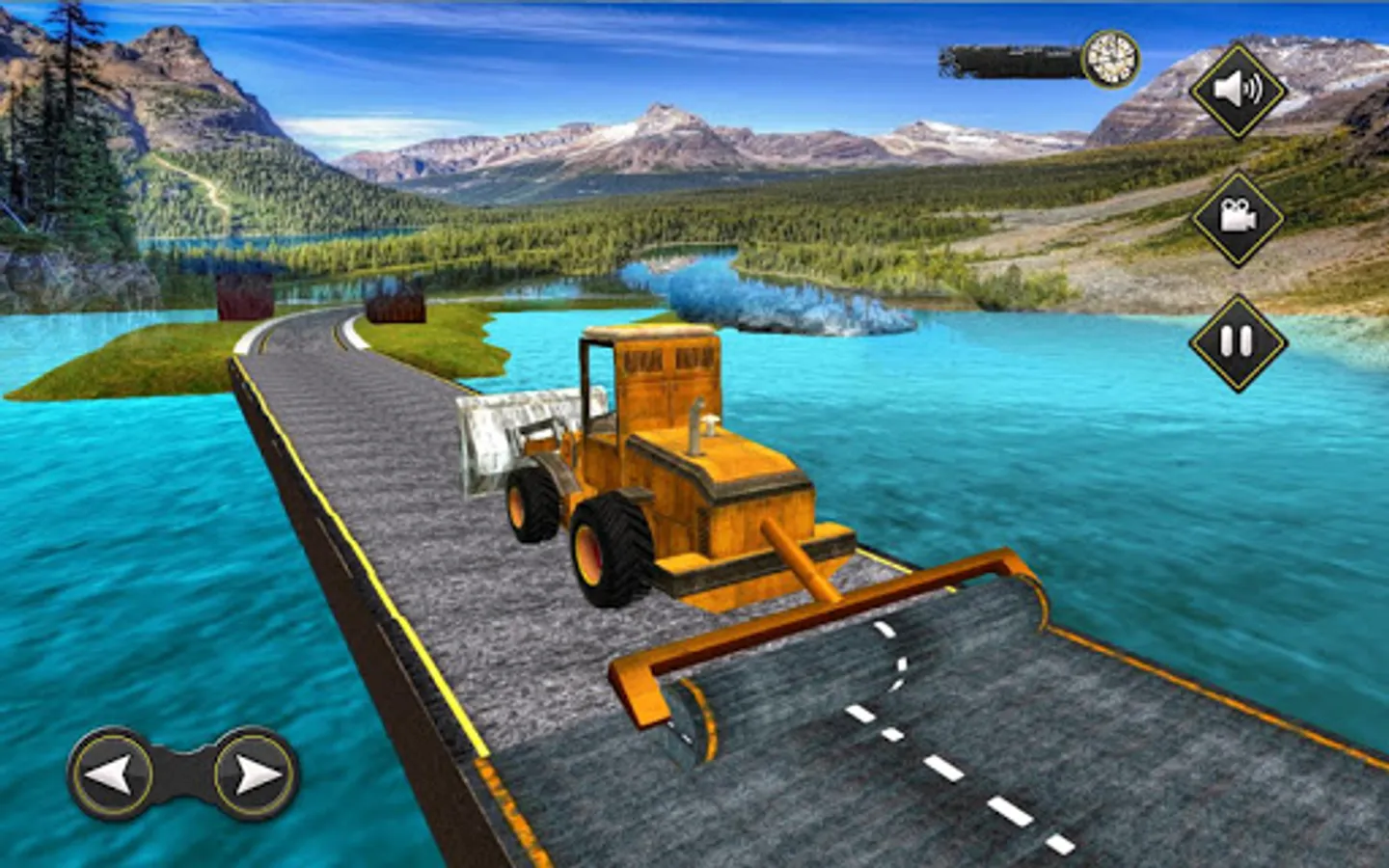Toggle audio on or off

[1239, 92]
